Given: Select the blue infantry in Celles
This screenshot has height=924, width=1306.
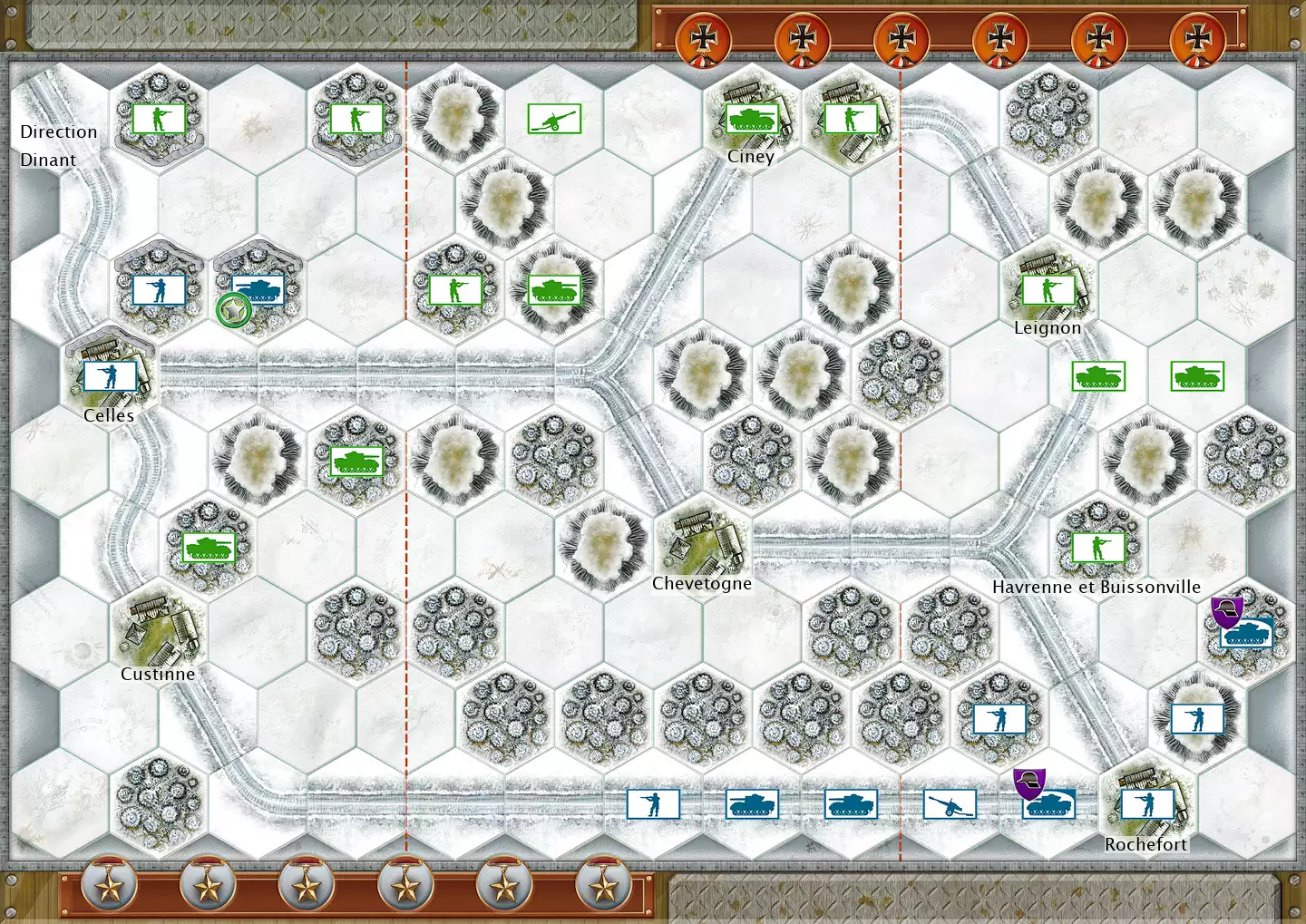Looking at the screenshot, I should coord(110,375).
